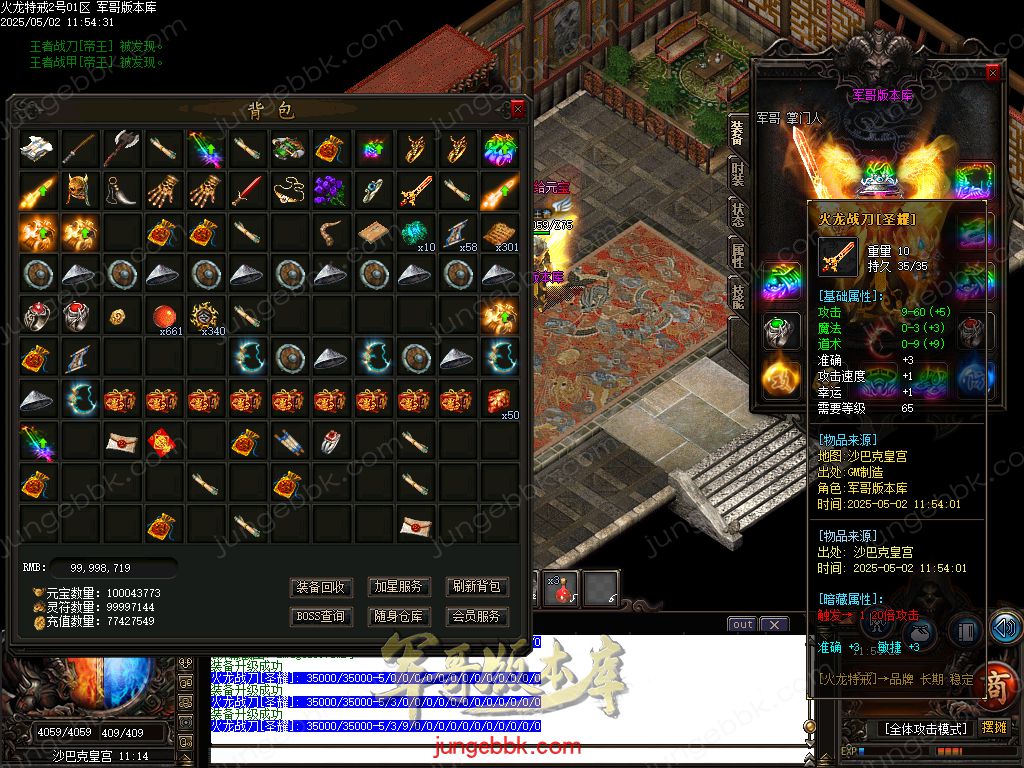
Task: Switch to the 状态 status tab
Action: (x=737, y=214)
